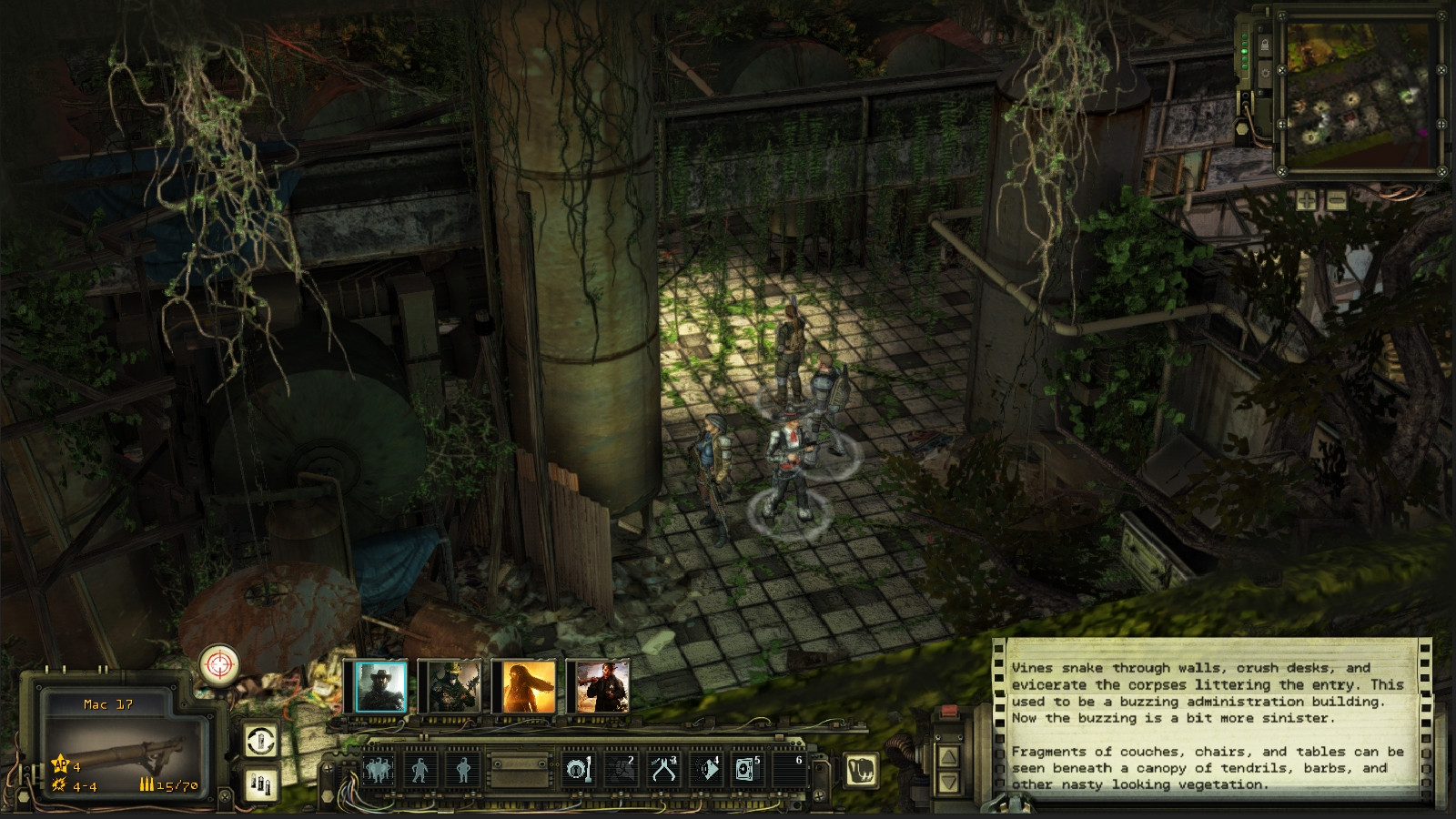The height and width of the screenshot is (819, 1456).
Task: Use the pliers skill in slot 3
Action: [662, 770]
